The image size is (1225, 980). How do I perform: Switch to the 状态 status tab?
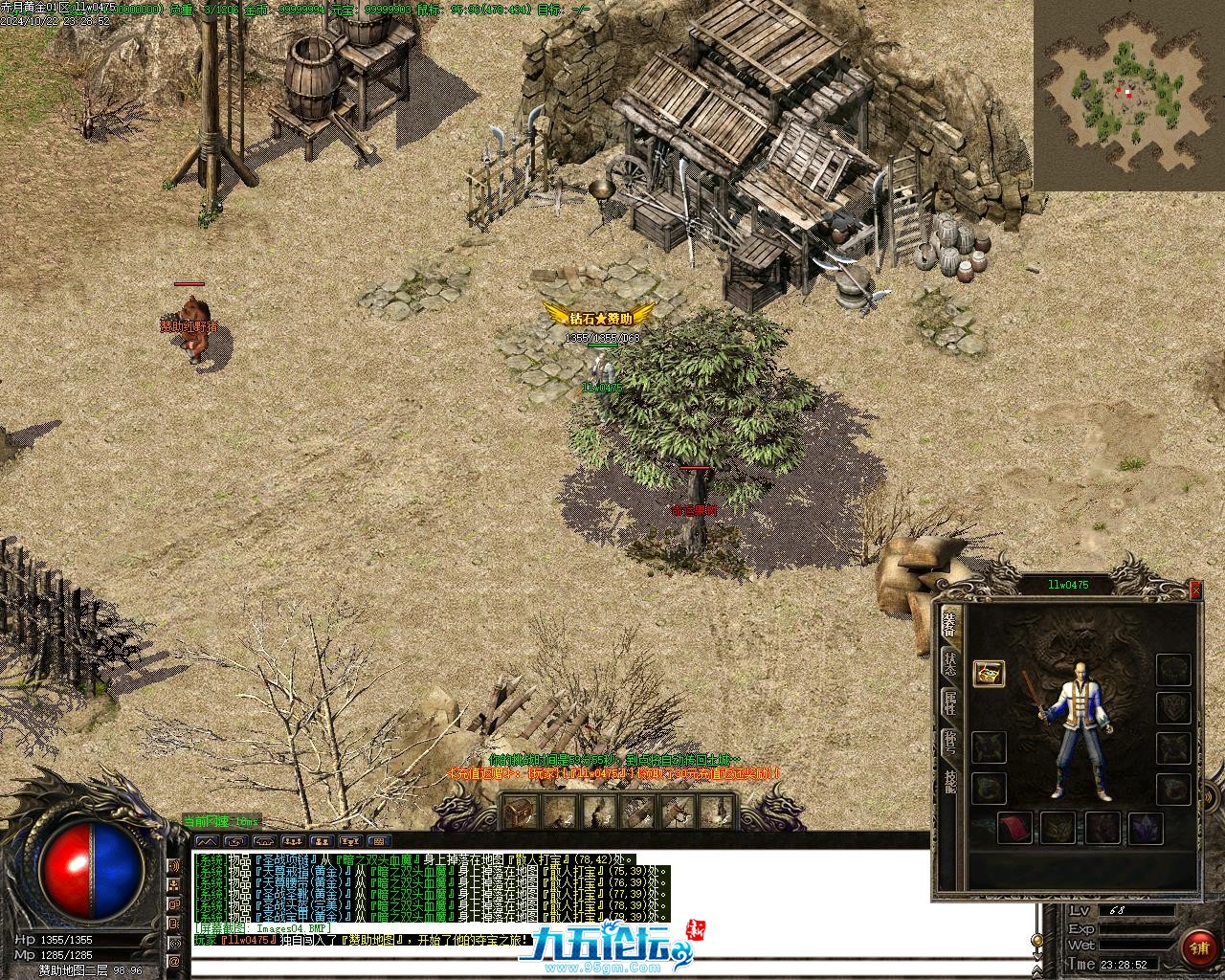(949, 662)
